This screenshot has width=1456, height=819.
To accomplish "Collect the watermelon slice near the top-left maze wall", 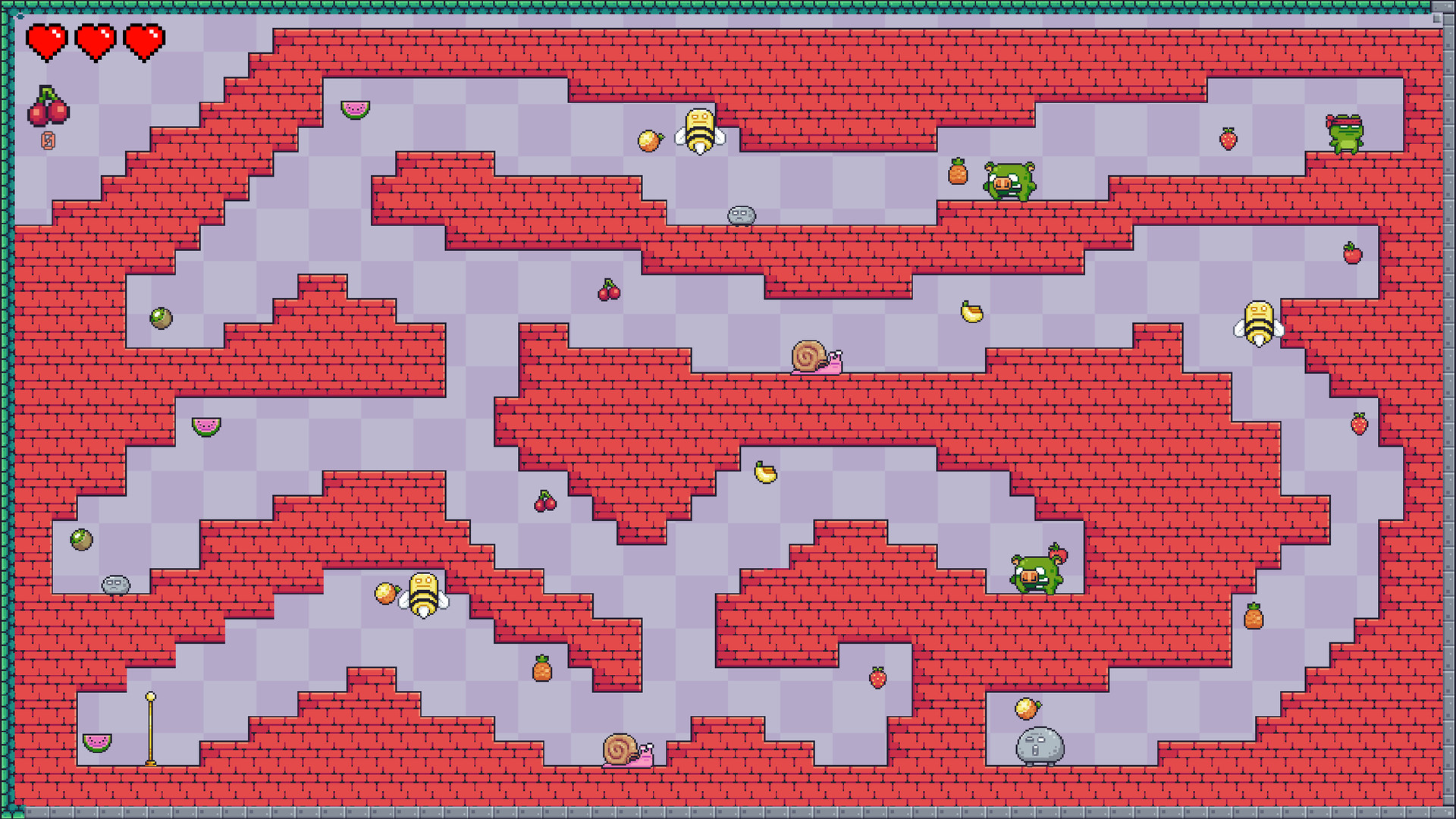I will (x=355, y=108).
